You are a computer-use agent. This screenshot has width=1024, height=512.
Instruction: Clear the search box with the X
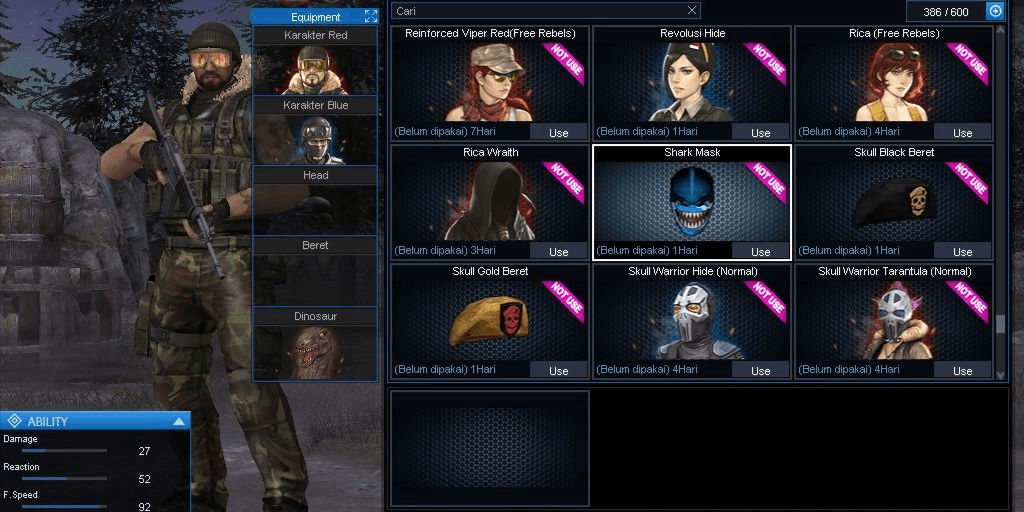click(x=692, y=11)
